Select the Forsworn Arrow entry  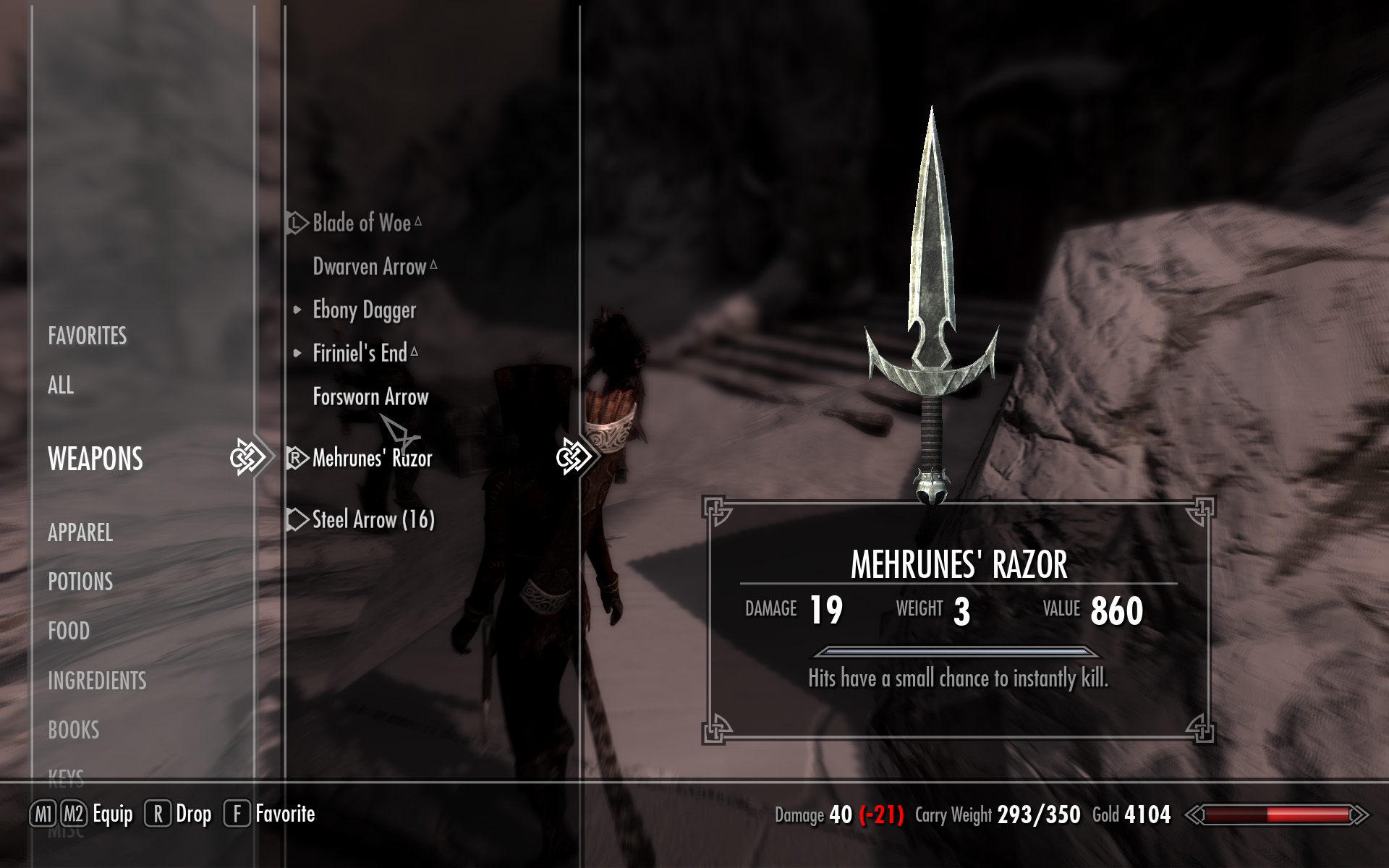pos(370,396)
